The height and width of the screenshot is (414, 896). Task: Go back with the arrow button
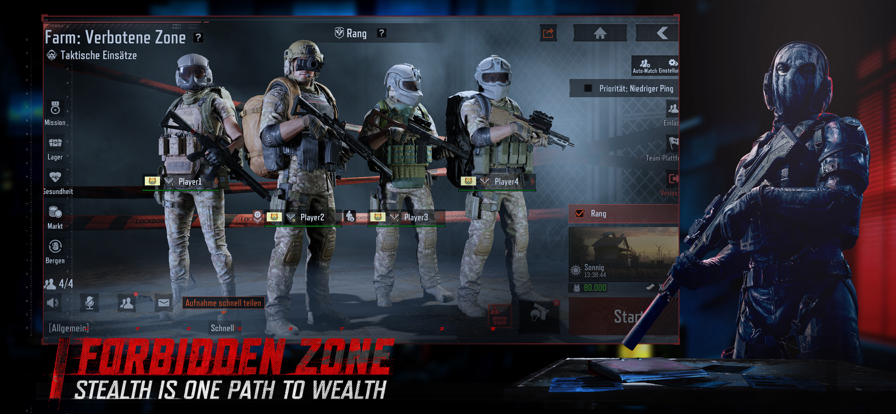pyautogui.click(x=660, y=33)
